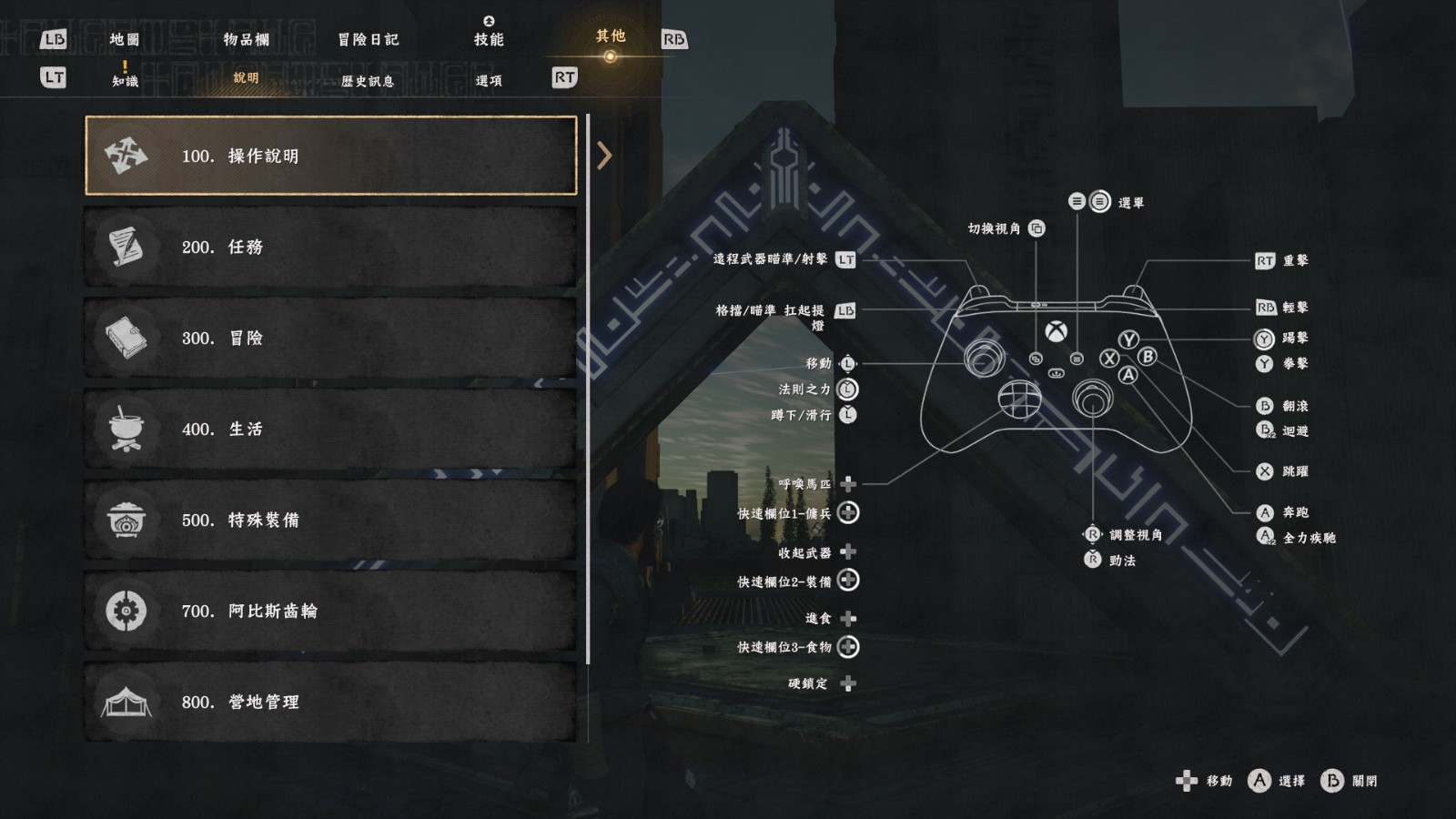Select the 說明 help sub-tab
The width and height of the screenshot is (1456, 819).
pos(246,78)
